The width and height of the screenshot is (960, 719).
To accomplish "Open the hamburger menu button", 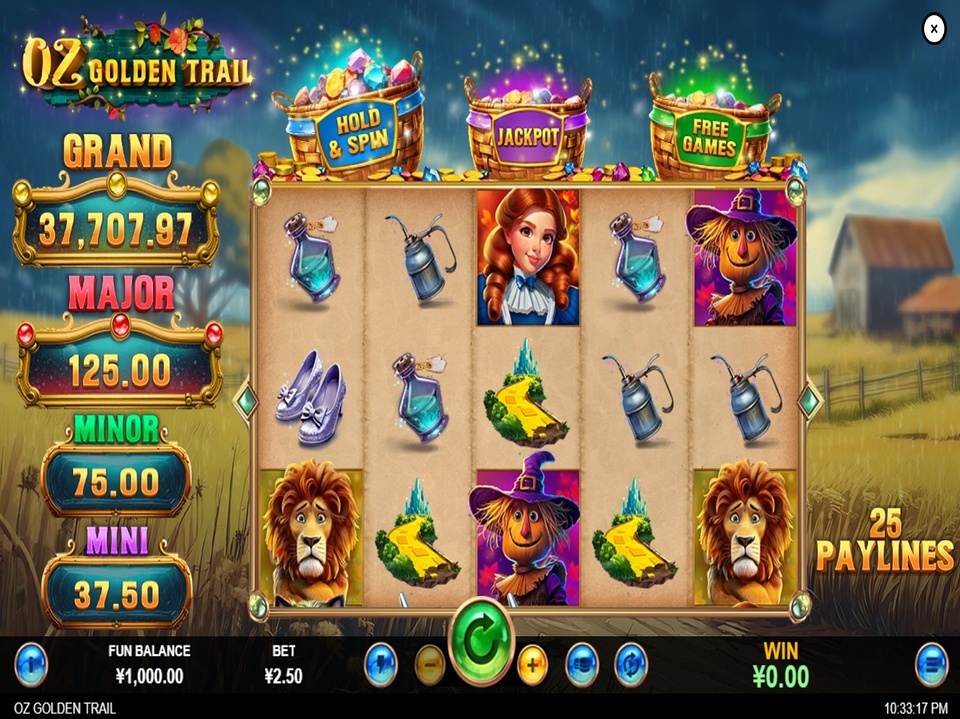I will [932, 665].
